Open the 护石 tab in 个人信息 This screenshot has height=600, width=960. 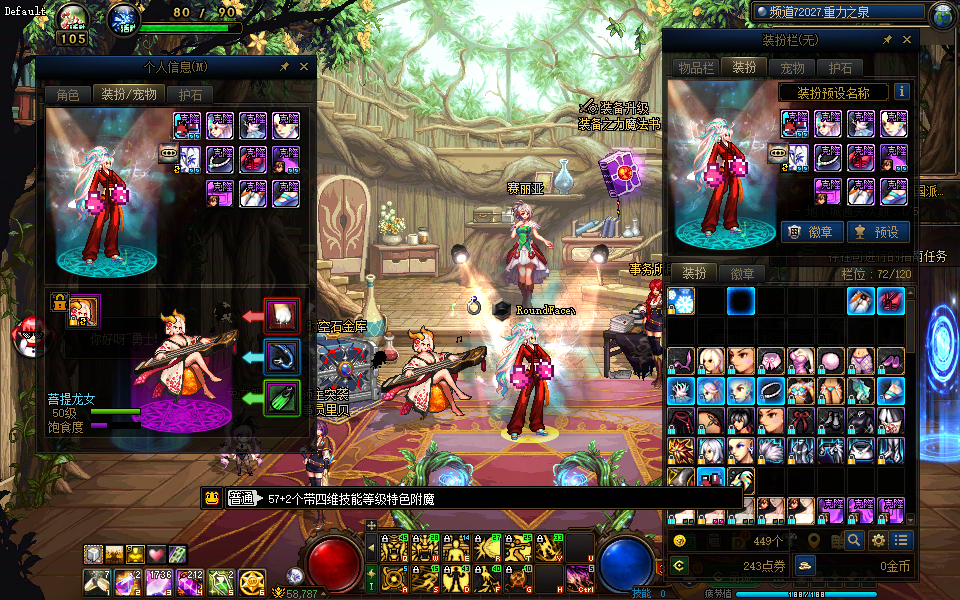[190, 95]
